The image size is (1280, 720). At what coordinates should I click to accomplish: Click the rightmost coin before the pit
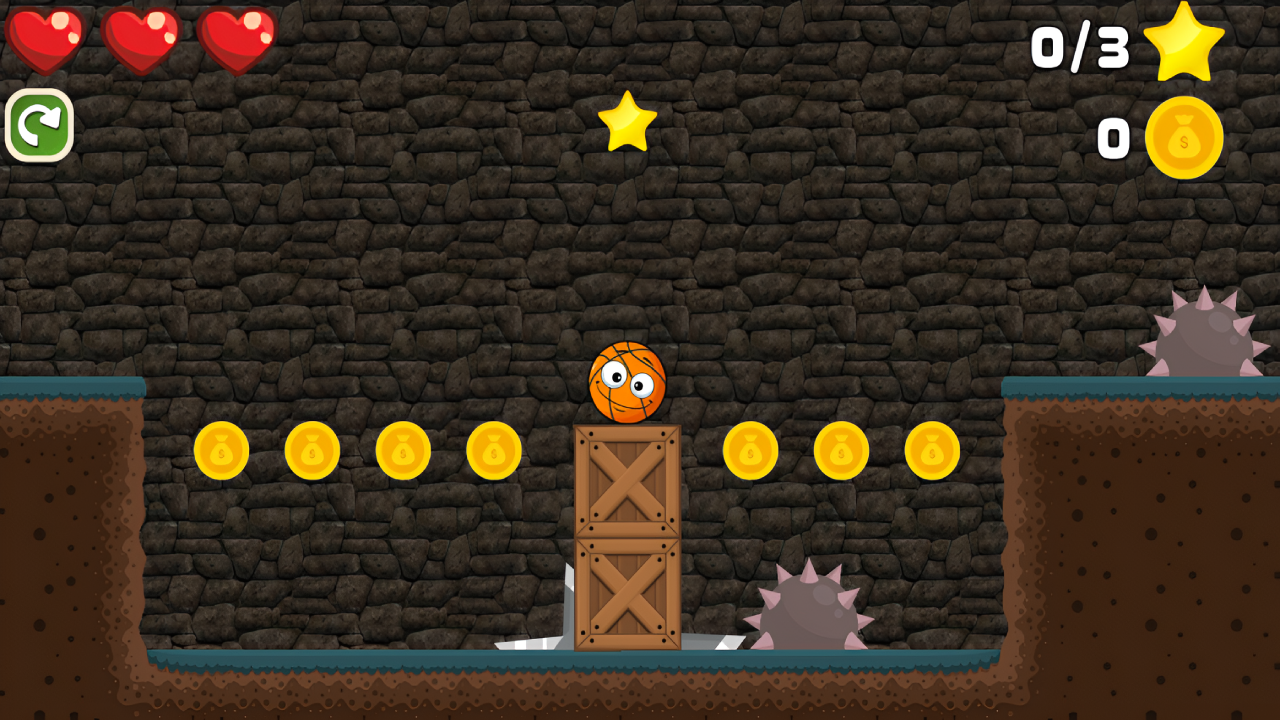(932, 451)
